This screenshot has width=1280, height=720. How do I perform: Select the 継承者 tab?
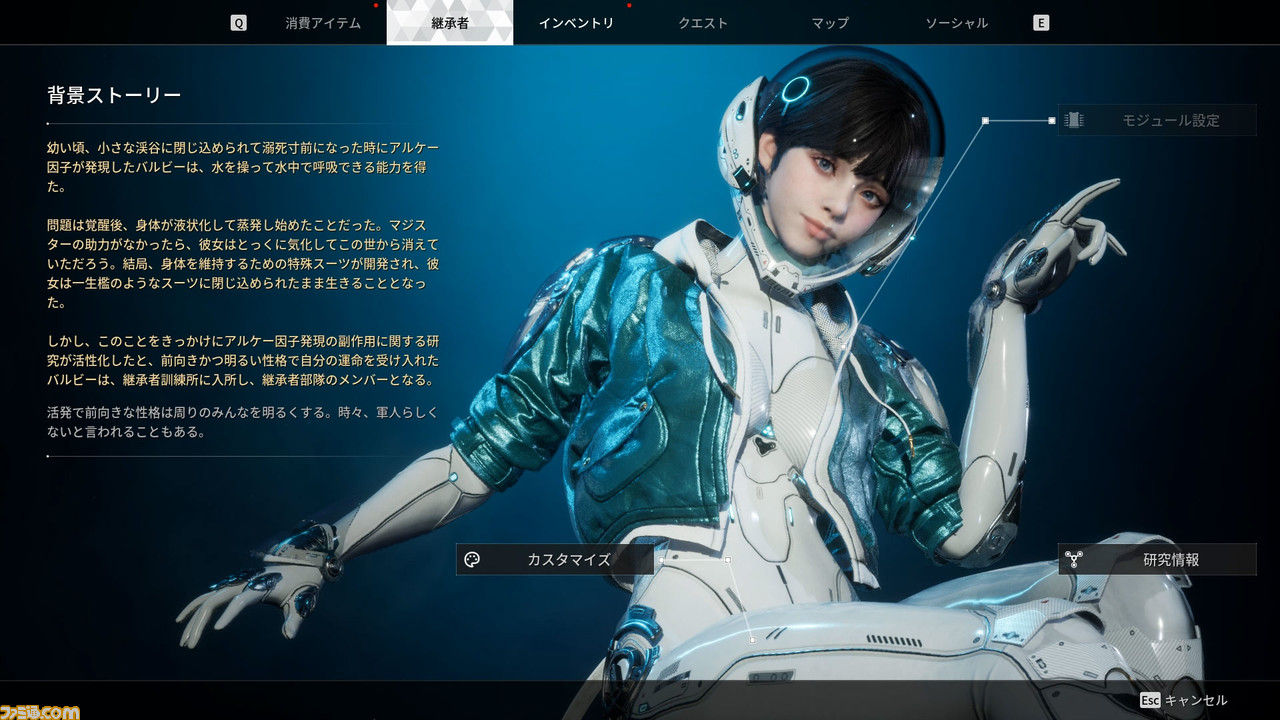coord(450,23)
